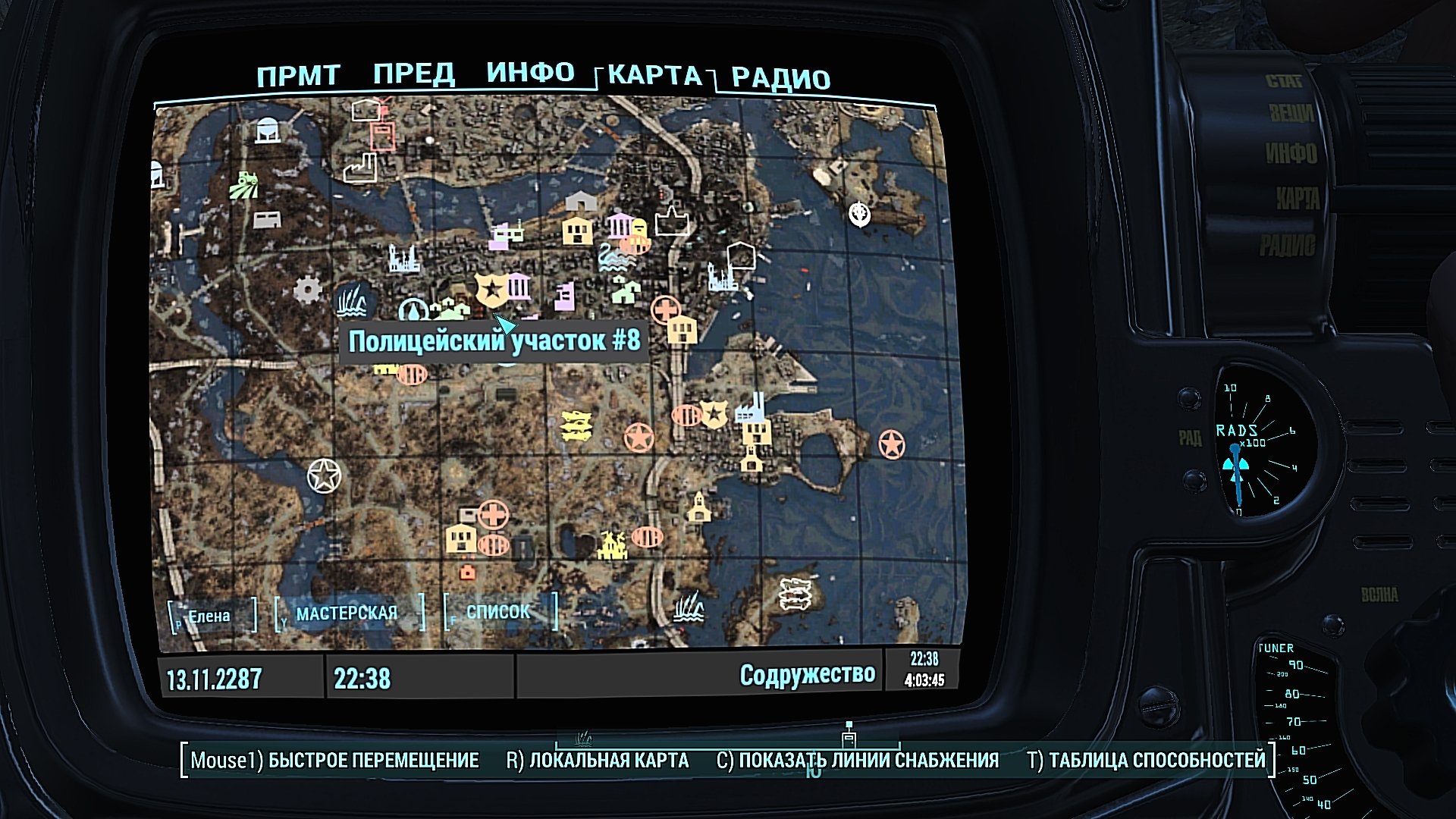Show the СПИСОК location list
1456x819 pixels.
[498, 612]
